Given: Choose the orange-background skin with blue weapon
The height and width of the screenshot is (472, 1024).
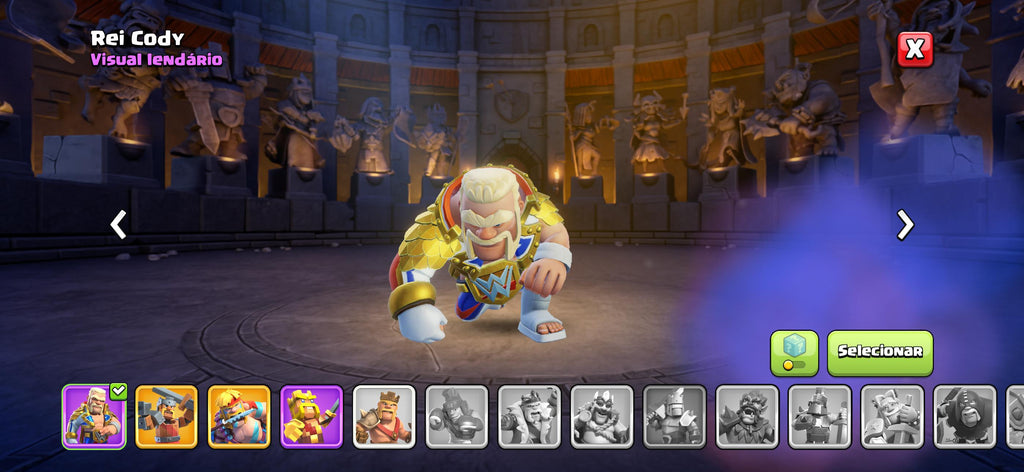Looking at the screenshot, I should [x=239, y=416].
